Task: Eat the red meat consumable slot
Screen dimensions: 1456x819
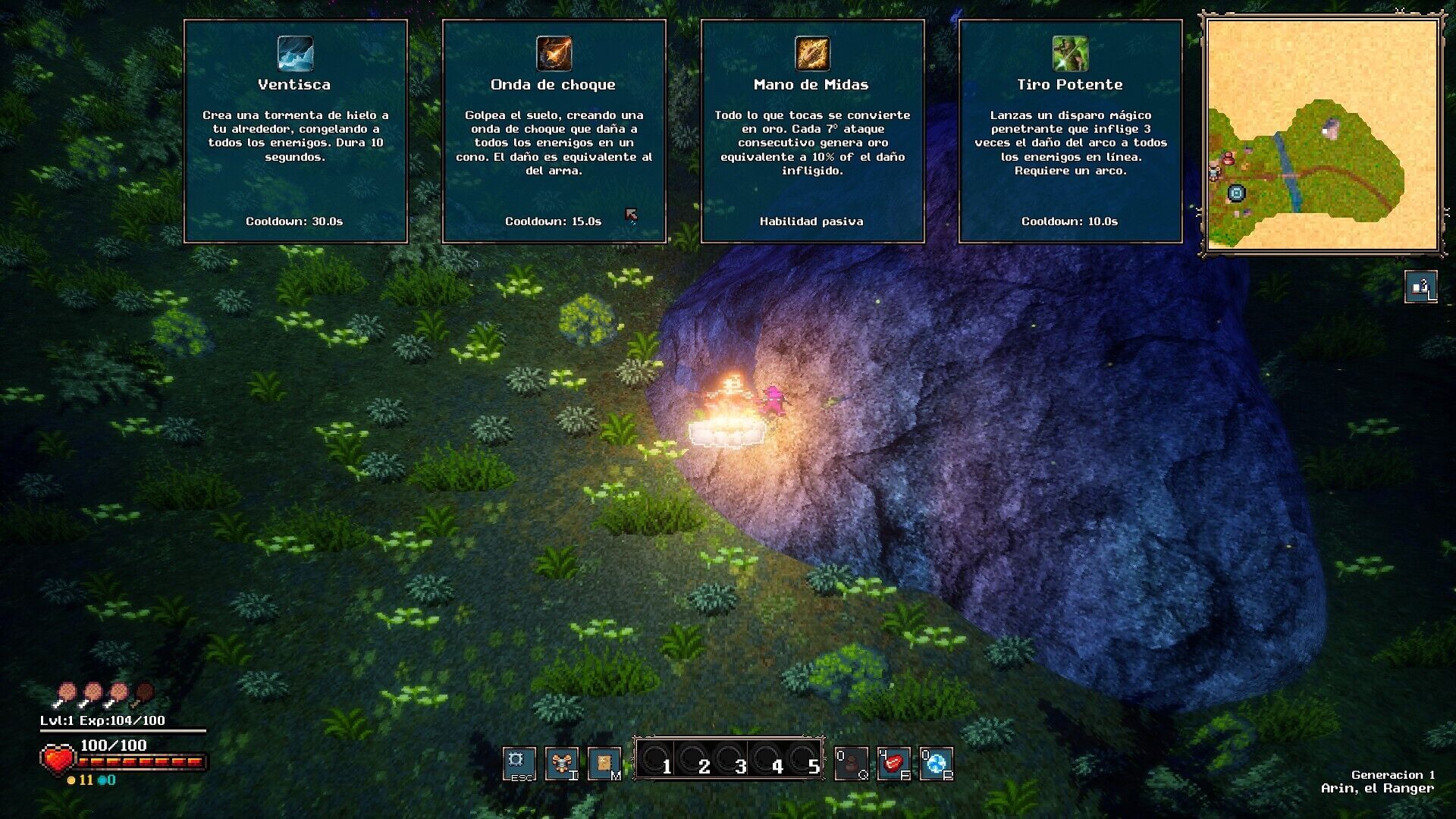Action: [x=893, y=764]
